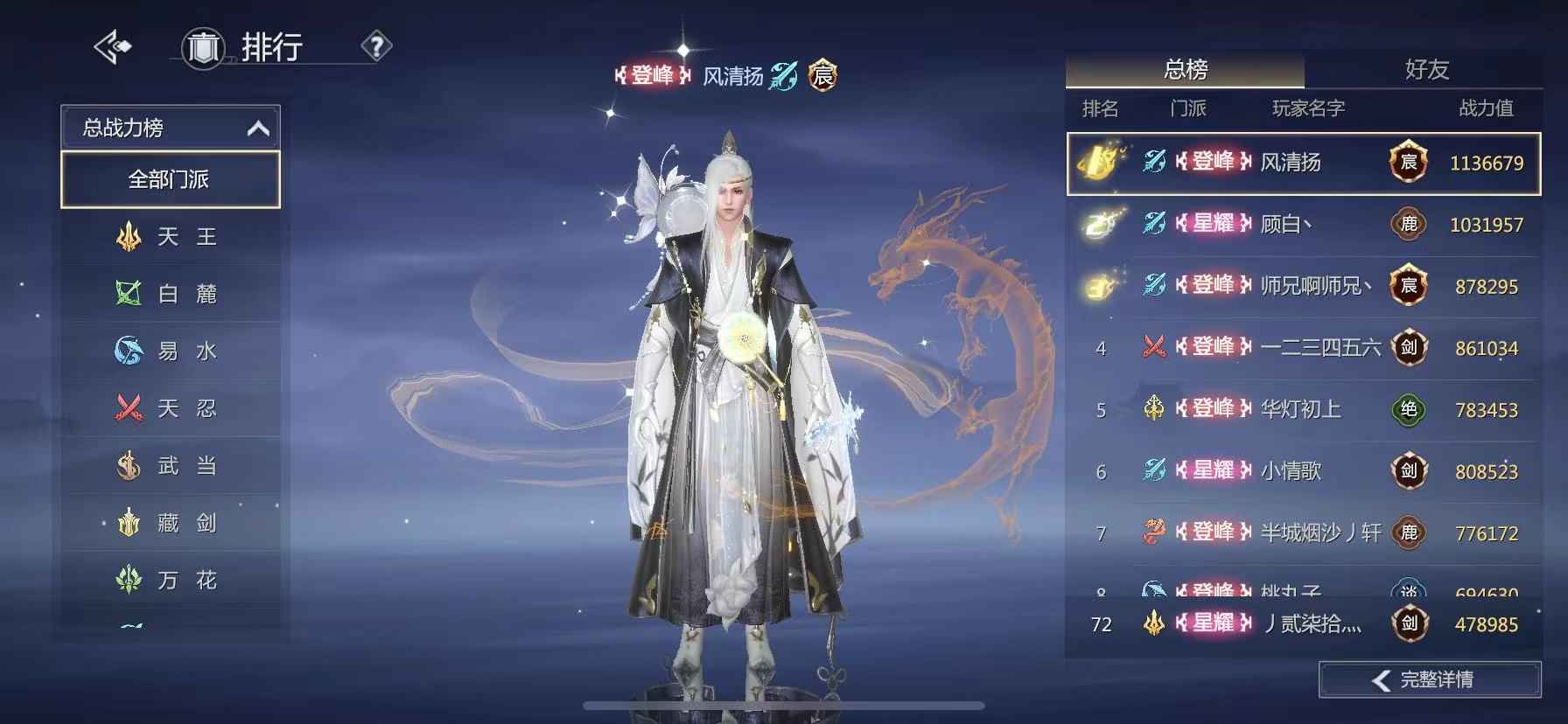Pick the 藏剑 sect filter
The image size is (1568, 724).
(x=170, y=523)
